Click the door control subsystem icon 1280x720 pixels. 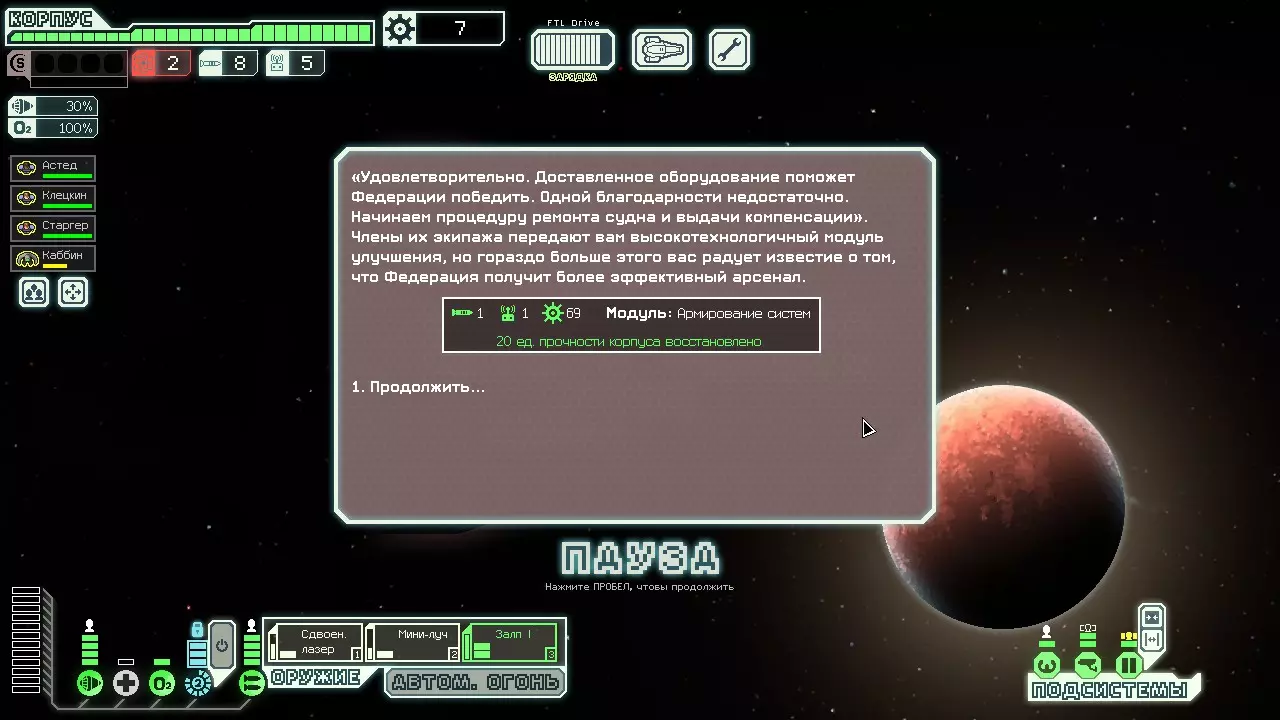1129,665
